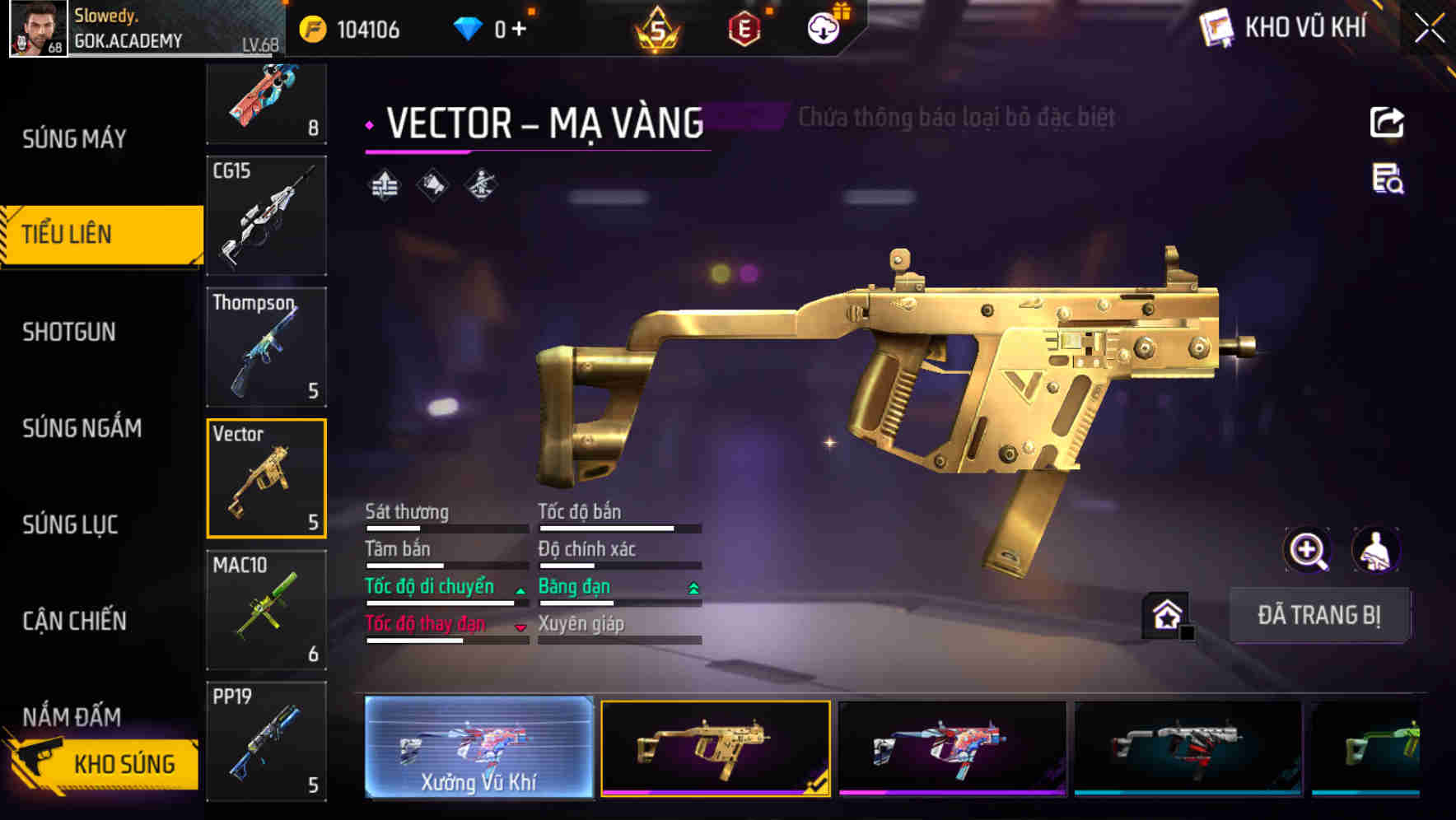The height and width of the screenshot is (820, 1456).
Task: Show the SÚNG LỤC weapons
Action: point(70,524)
